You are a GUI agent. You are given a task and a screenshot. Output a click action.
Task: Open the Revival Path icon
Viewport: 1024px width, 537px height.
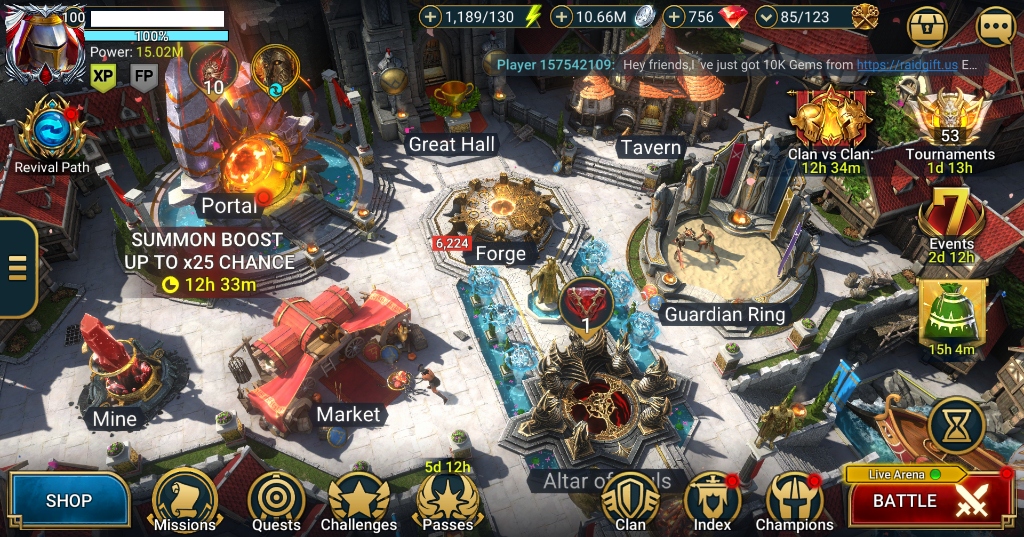(x=50, y=131)
